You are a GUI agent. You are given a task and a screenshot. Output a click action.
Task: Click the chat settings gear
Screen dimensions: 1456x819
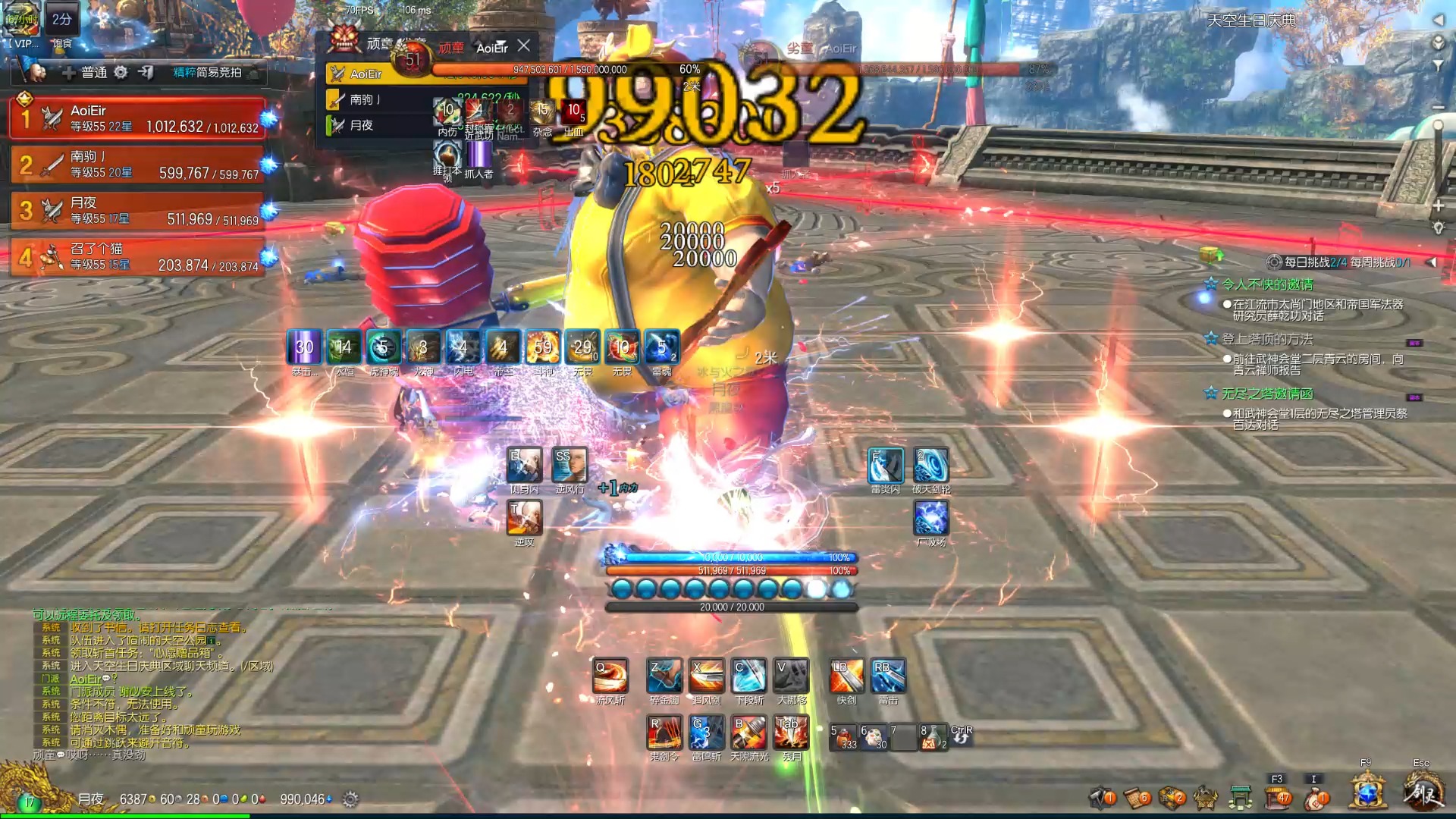pos(350,799)
